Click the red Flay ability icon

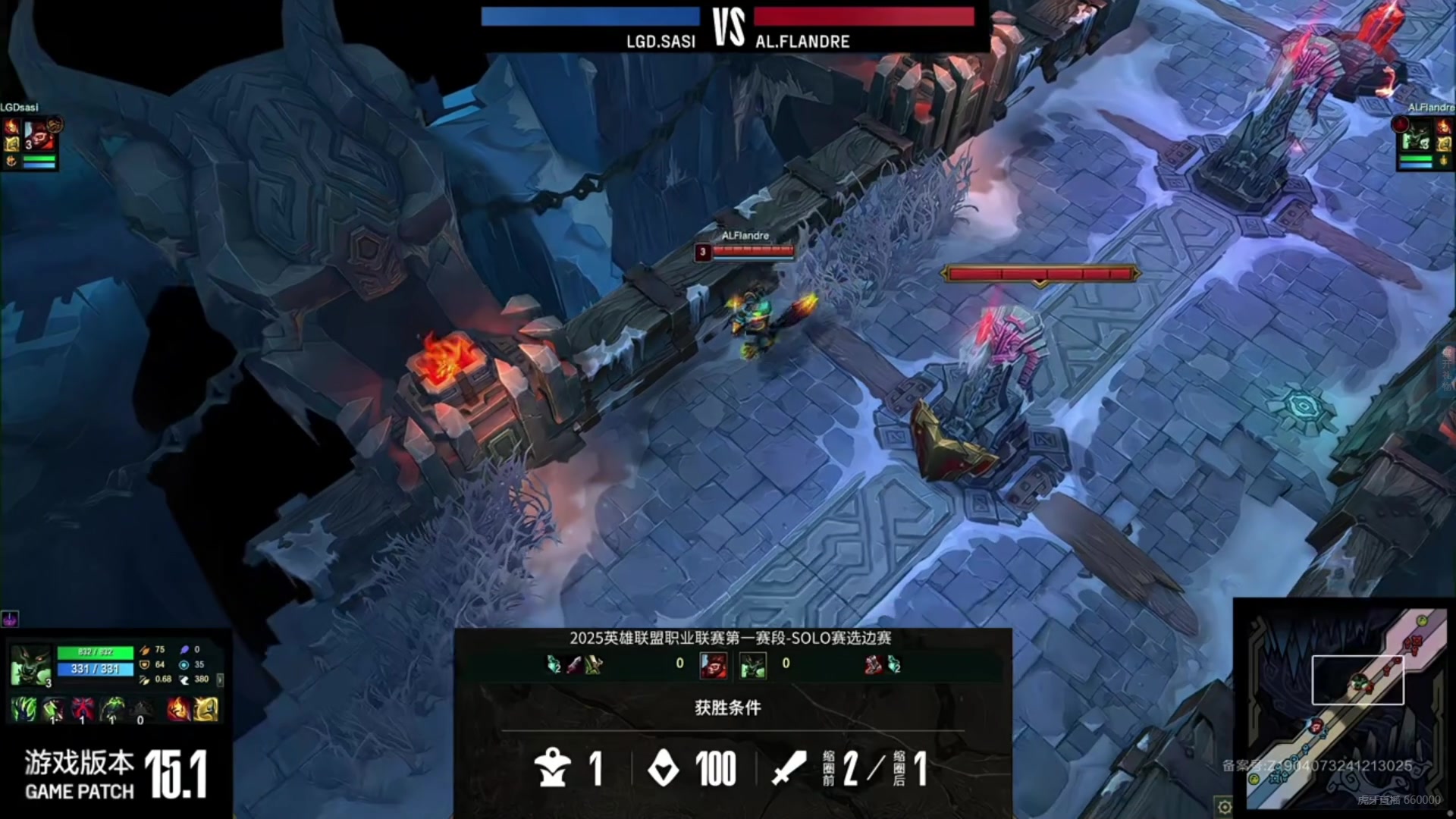click(x=83, y=709)
